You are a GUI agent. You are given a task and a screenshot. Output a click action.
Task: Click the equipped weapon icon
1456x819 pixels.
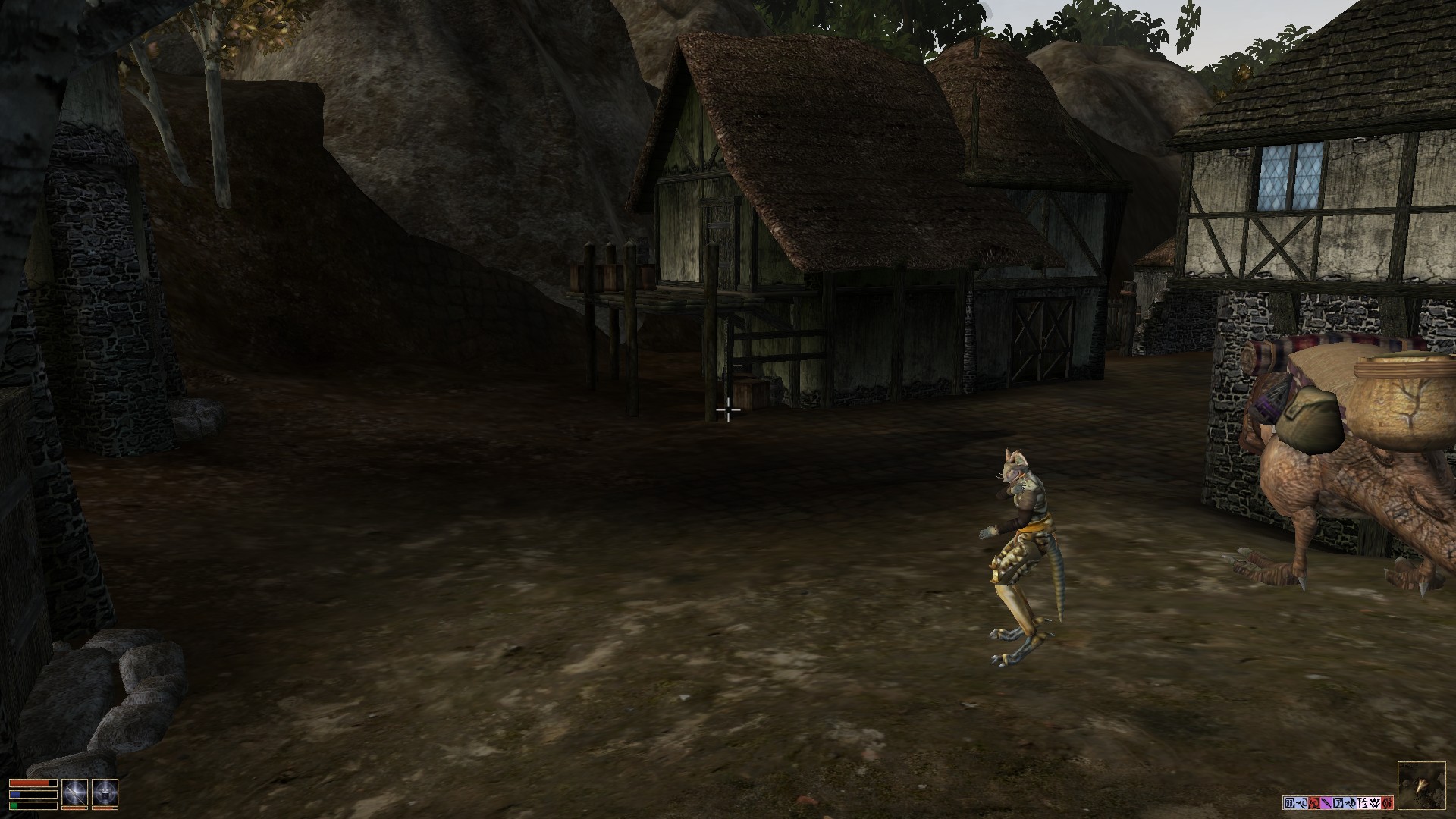[74, 792]
